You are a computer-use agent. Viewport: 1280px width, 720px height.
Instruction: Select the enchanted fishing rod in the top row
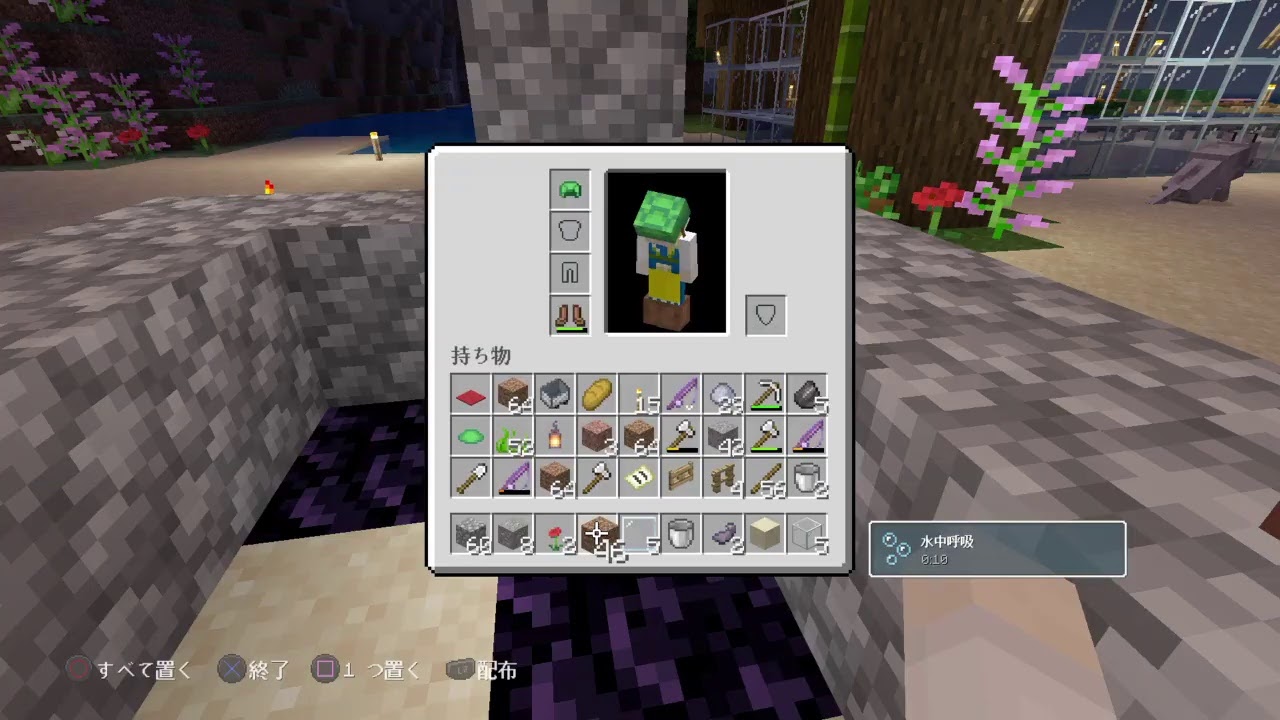[x=680, y=394]
